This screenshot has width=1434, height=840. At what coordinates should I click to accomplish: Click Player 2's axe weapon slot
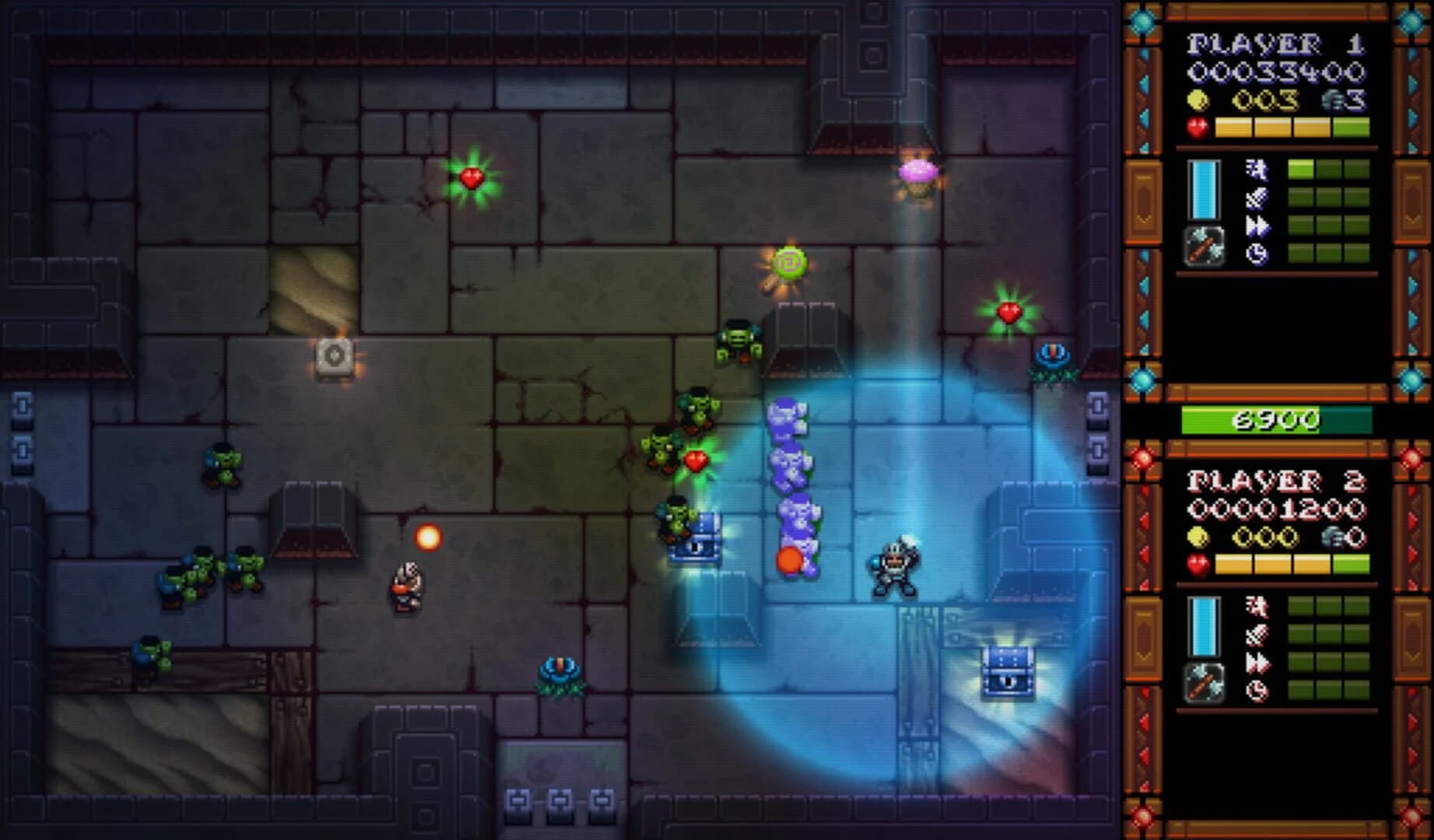pos(1204,683)
